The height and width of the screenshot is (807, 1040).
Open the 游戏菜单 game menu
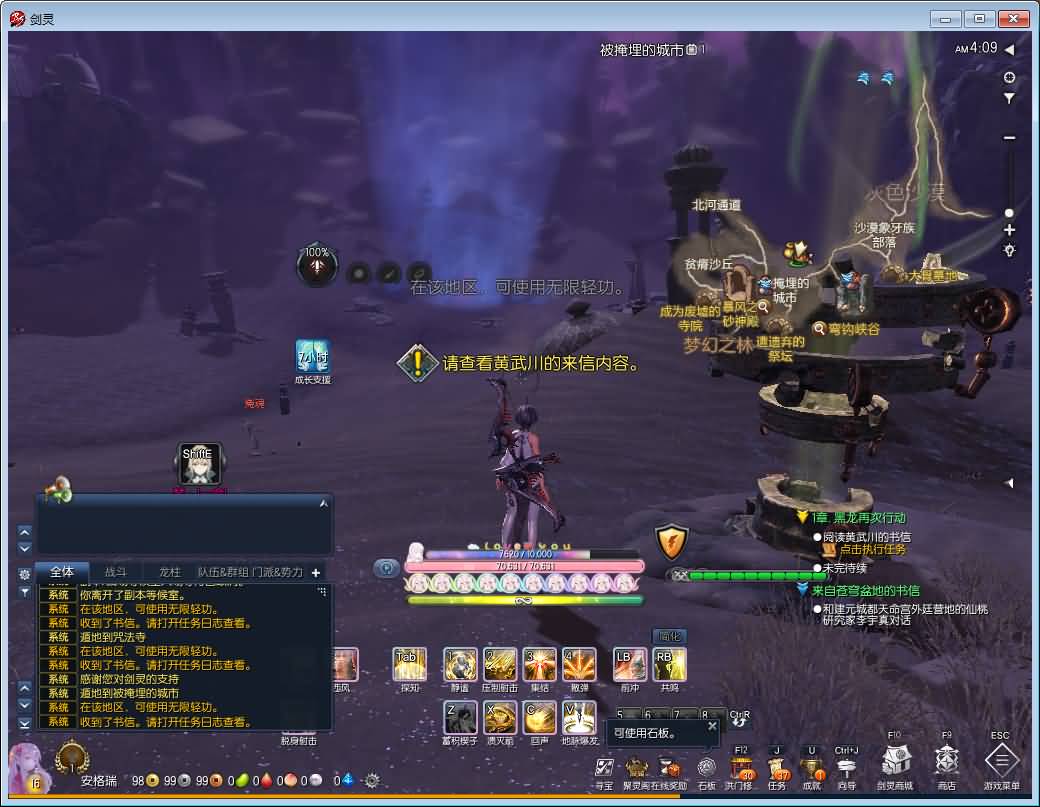[x=1001, y=762]
